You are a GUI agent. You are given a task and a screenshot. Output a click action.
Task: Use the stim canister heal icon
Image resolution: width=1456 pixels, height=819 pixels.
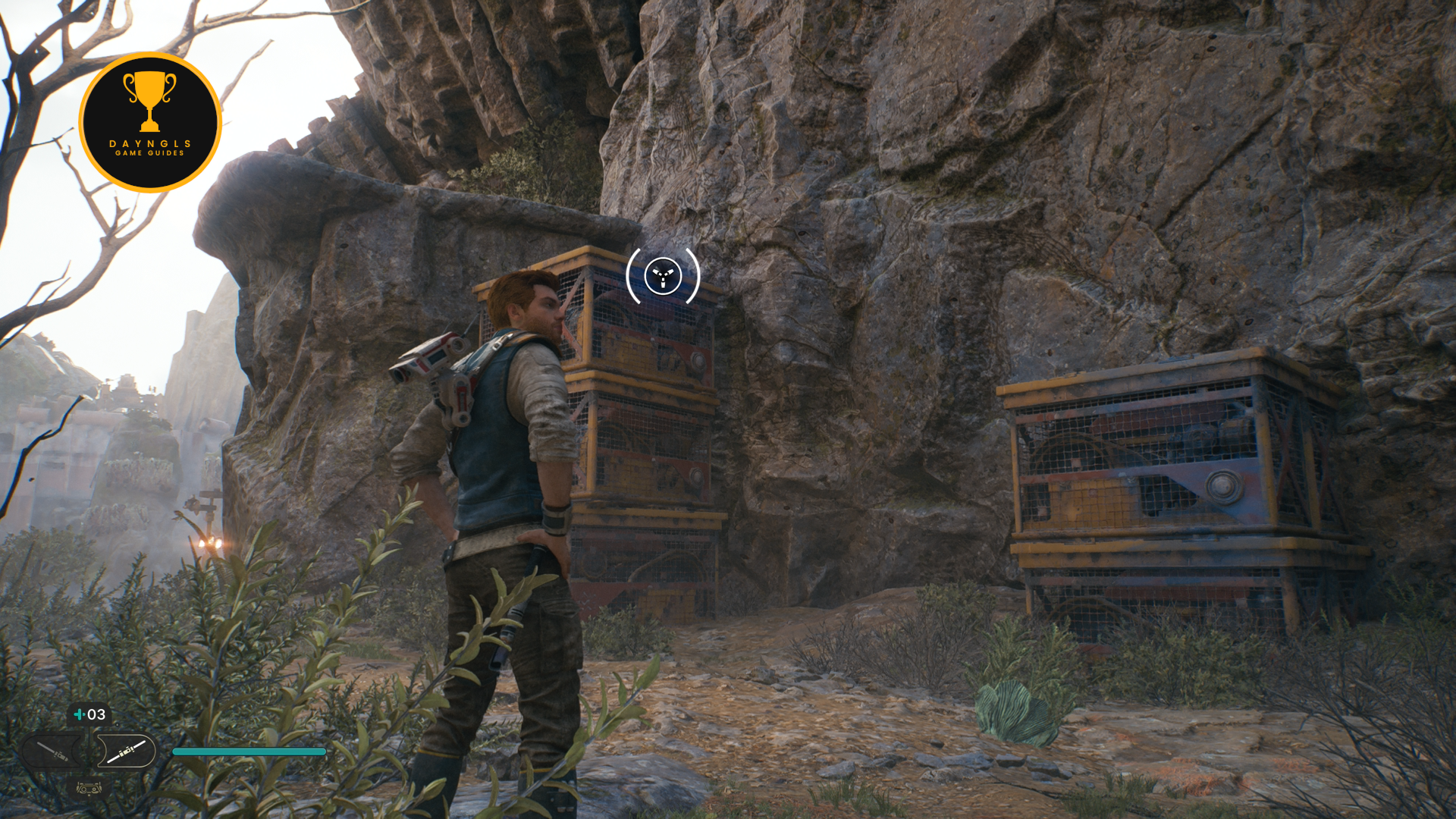tap(79, 714)
